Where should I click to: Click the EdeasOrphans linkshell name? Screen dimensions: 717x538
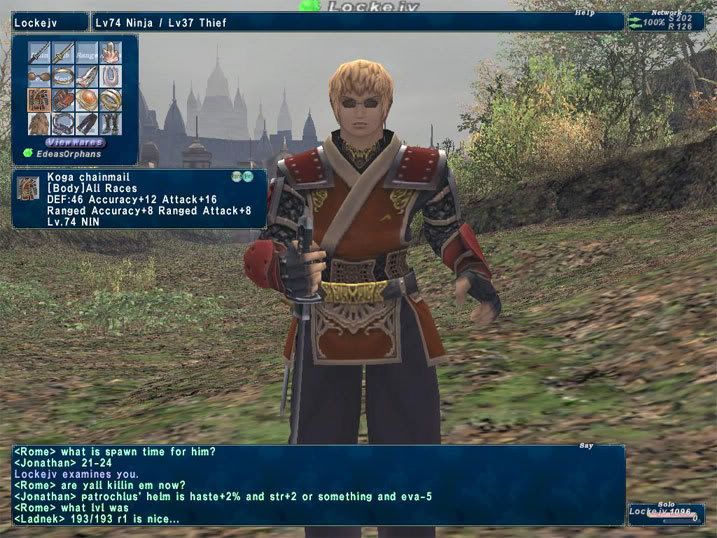pyautogui.click(x=68, y=153)
